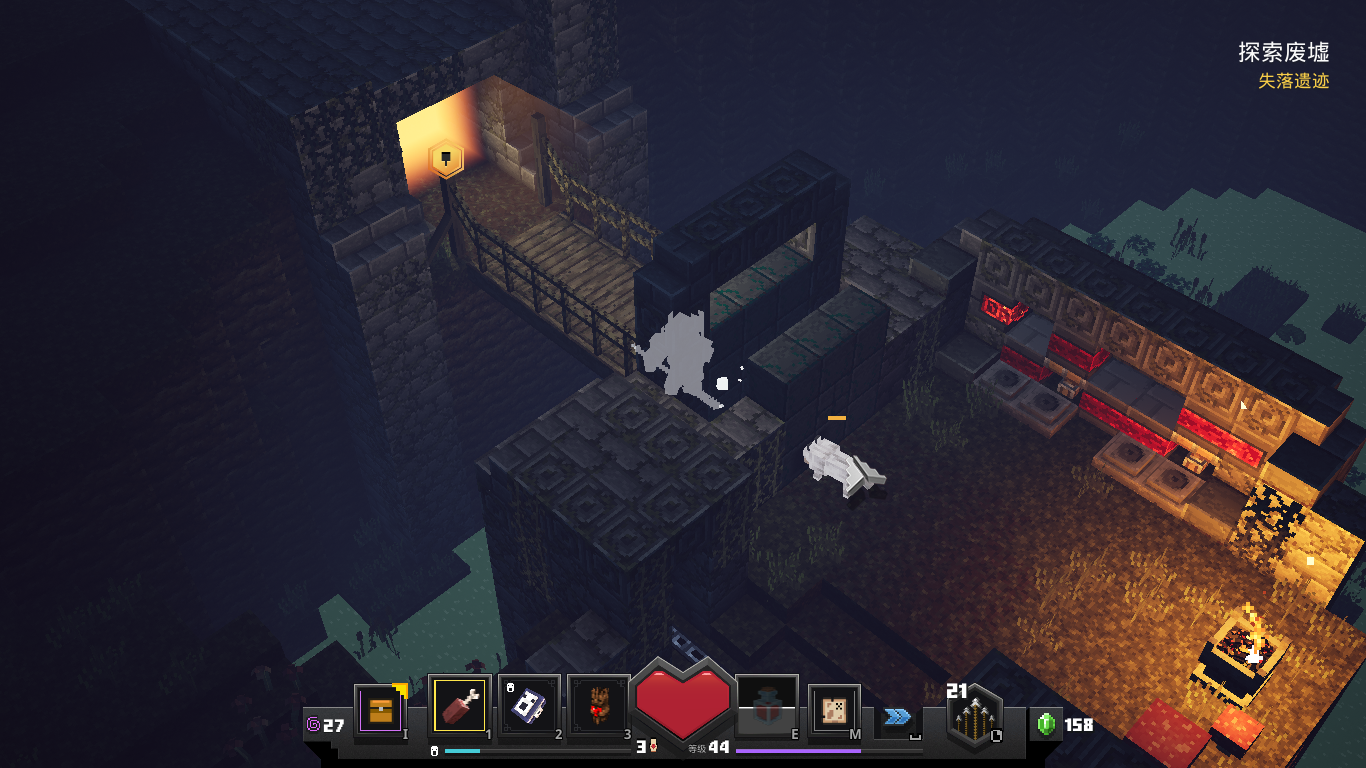Screen dimensions: 1366x768
Task: Trigger the blue dodge roll arrows
Action: point(897,716)
